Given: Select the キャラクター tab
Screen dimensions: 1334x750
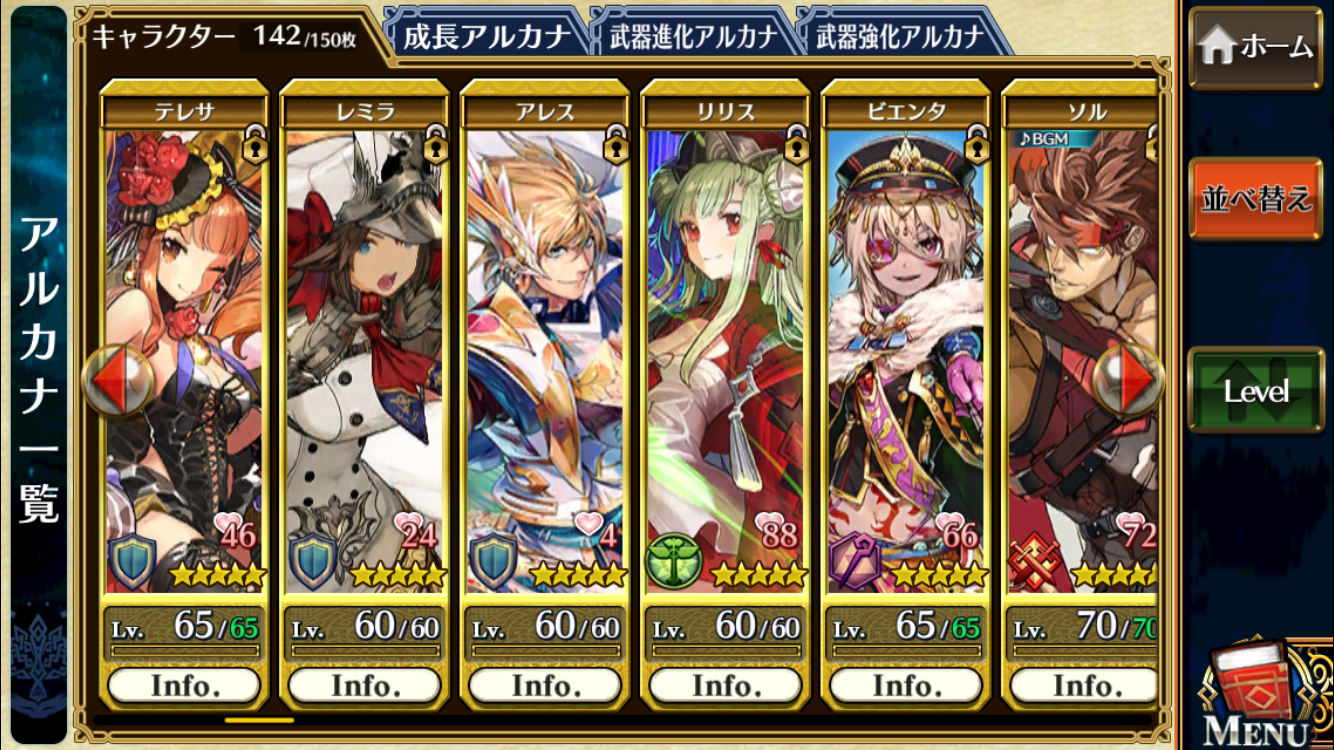Looking at the screenshot, I should [225, 38].
